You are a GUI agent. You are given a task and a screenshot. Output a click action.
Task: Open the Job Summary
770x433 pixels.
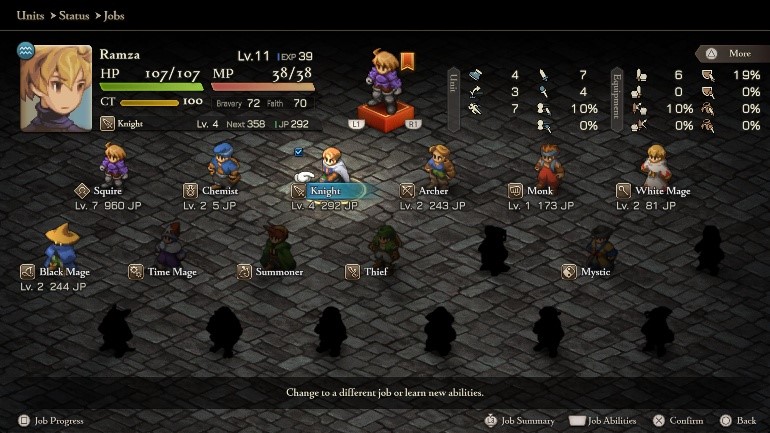click(520, 421)
